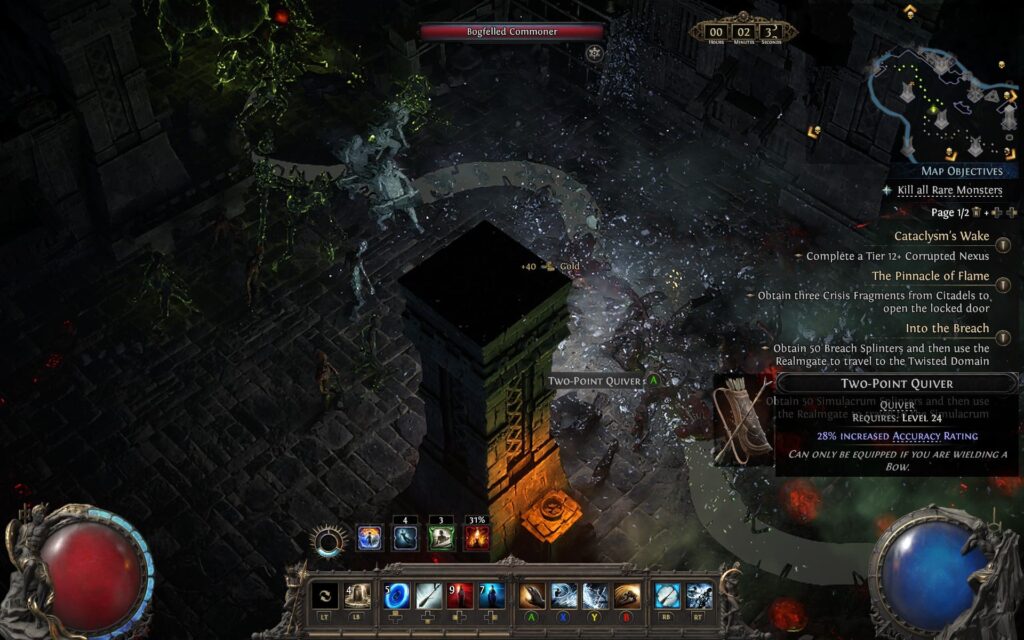Trigger the lightning strike skill
Image resolution: width=1024 pixels, height=640 pixels.
(x=596, y=596)
